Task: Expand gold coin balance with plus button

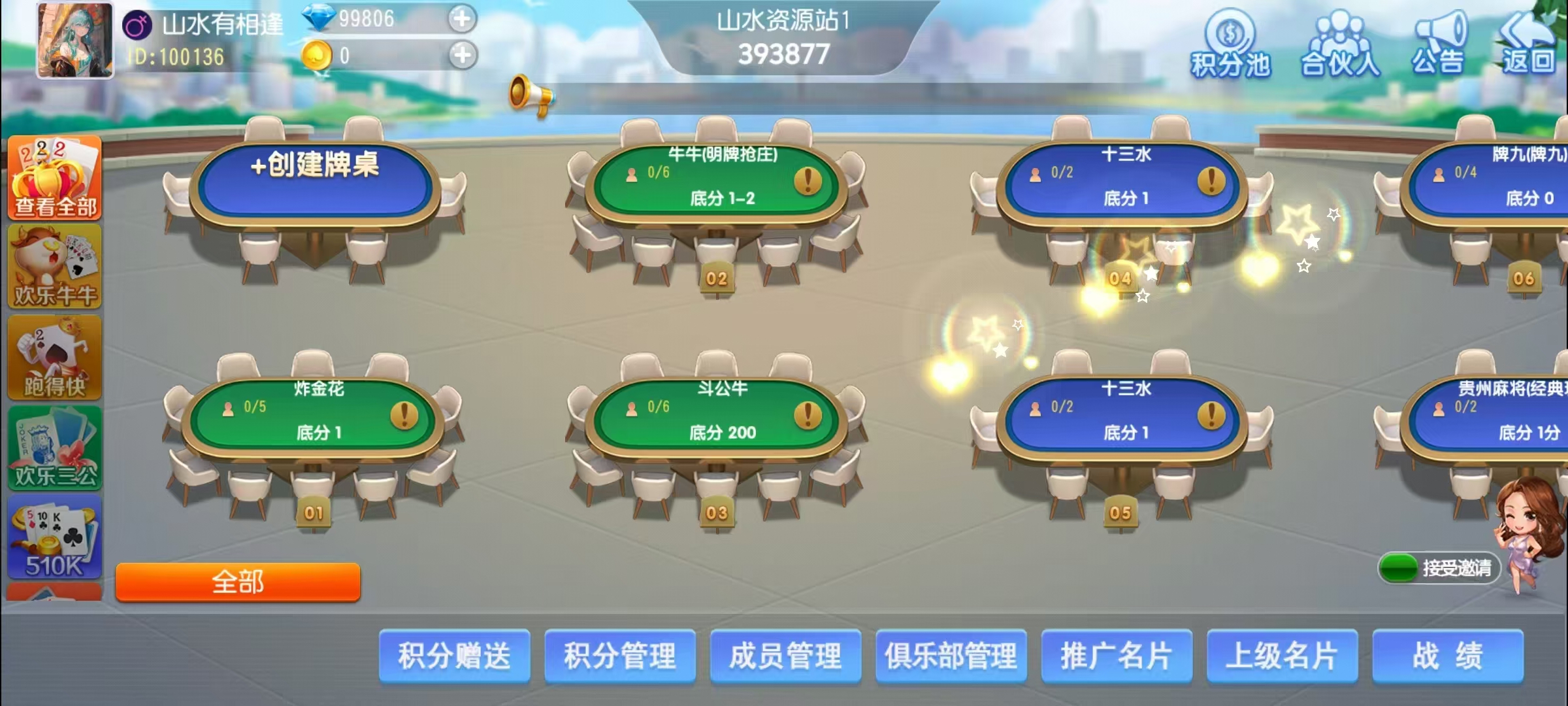Action: pyautogui.click(x=463, y=55)
